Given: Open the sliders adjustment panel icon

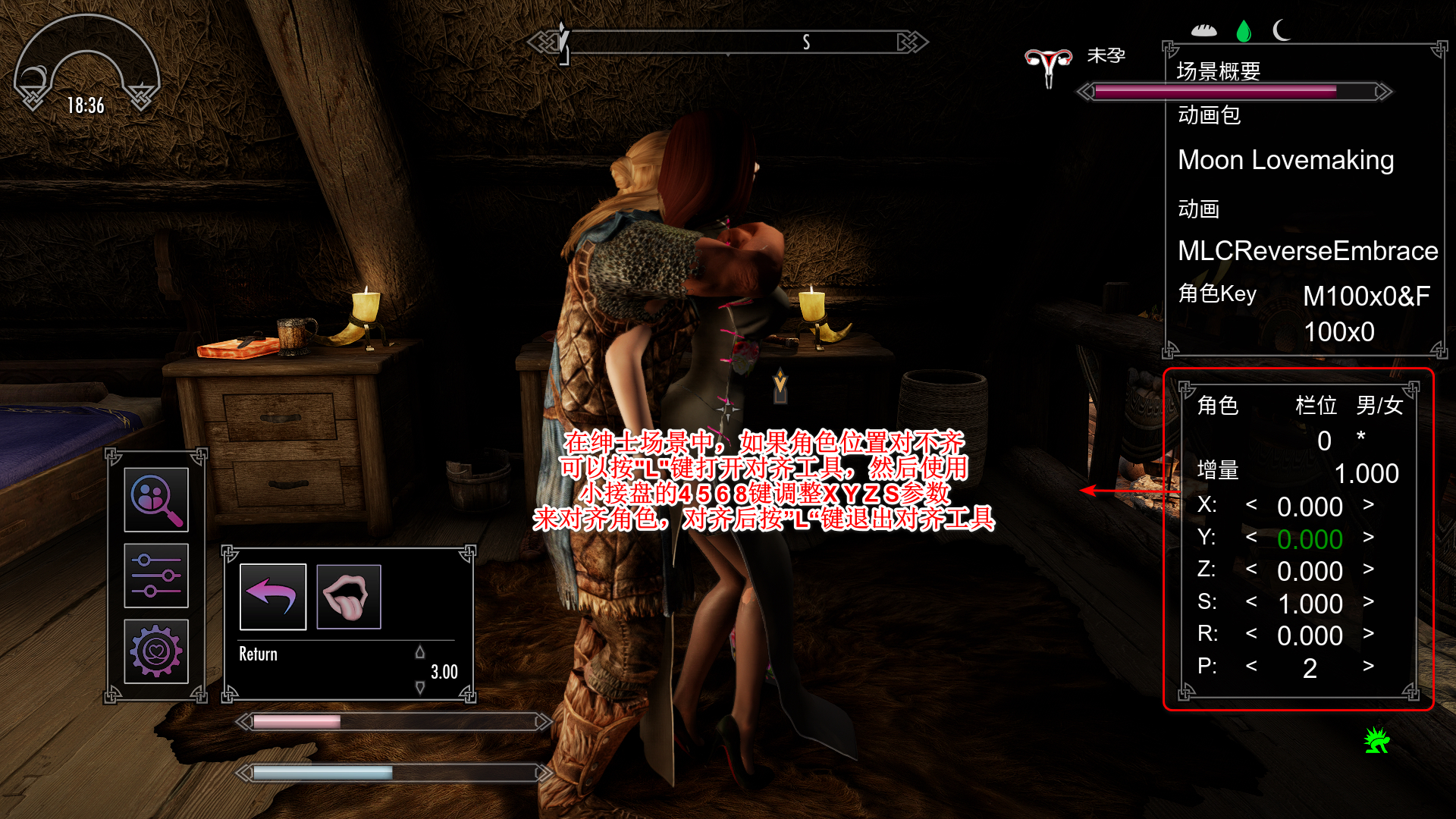Looking at the screenshot, I should point(156,576).
